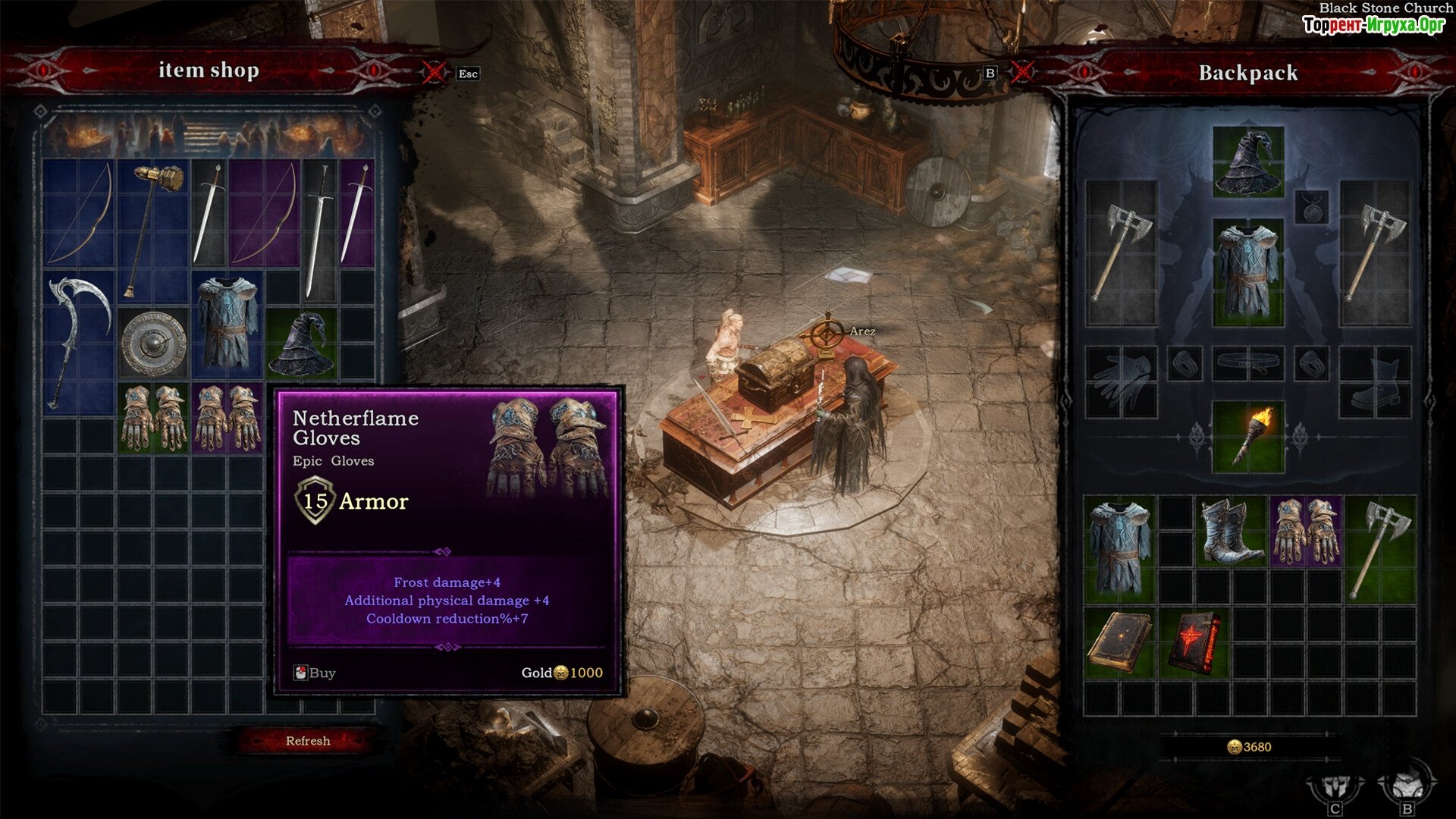Select the brown tome in backpack
The image size is (1456, 819).
tap(1119, 643)
